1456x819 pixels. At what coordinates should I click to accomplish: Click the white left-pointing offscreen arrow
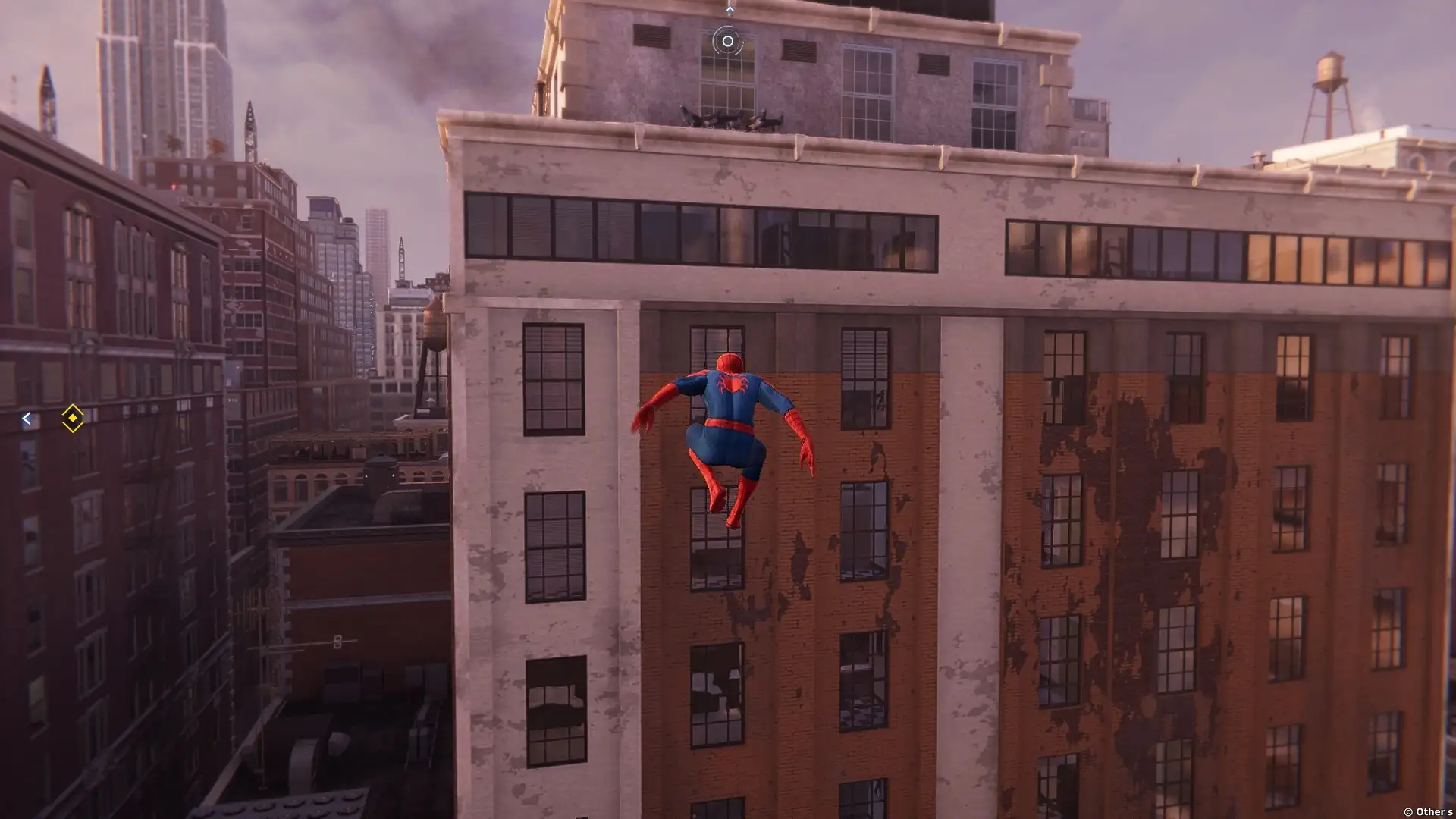click(27, 419)
